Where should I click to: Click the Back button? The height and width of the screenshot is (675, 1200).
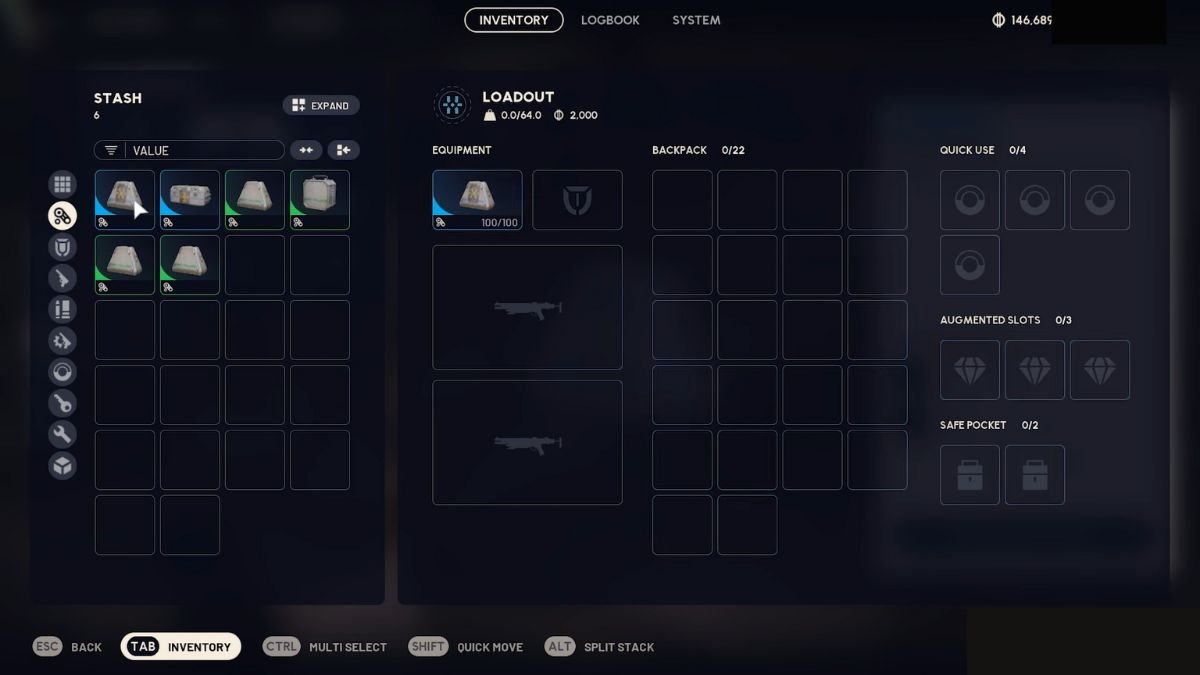(68, 647)
